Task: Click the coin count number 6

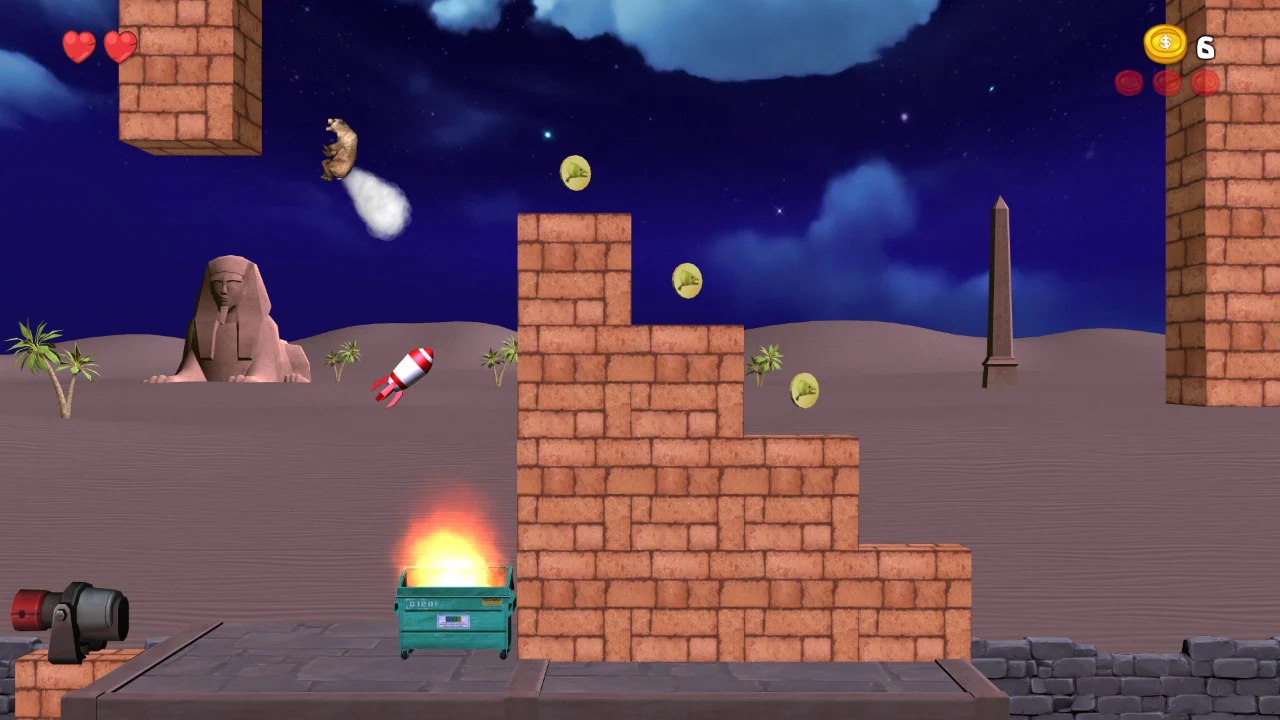Action: click(1205, 48)
